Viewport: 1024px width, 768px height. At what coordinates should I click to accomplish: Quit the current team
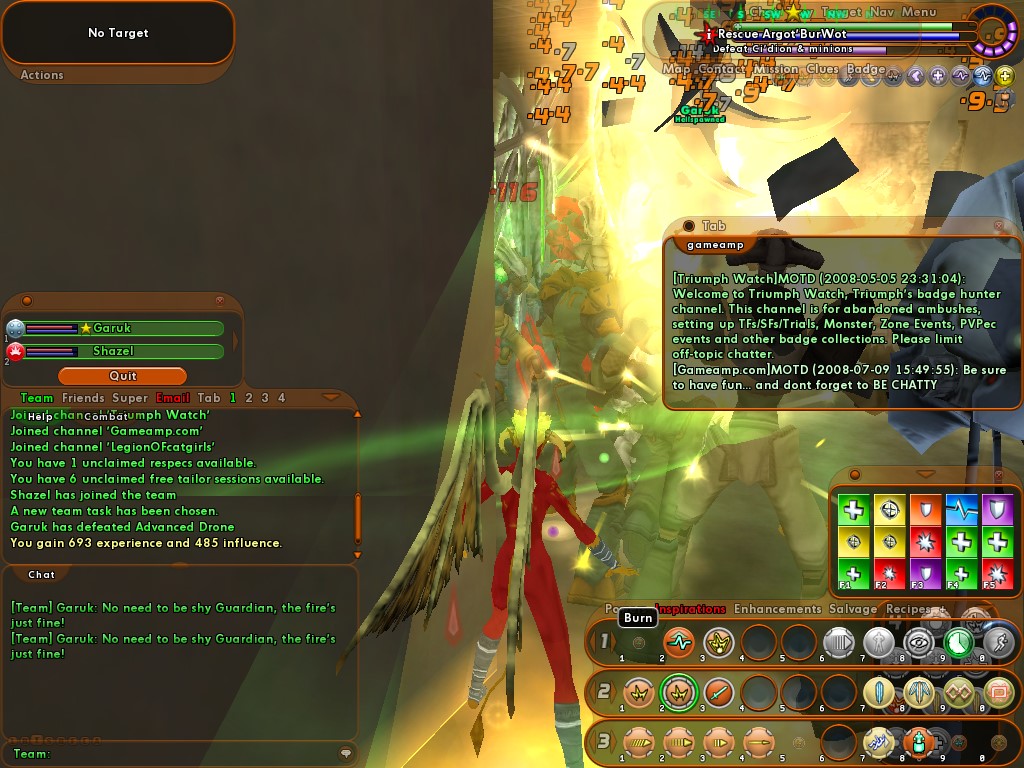click(122, 376)
